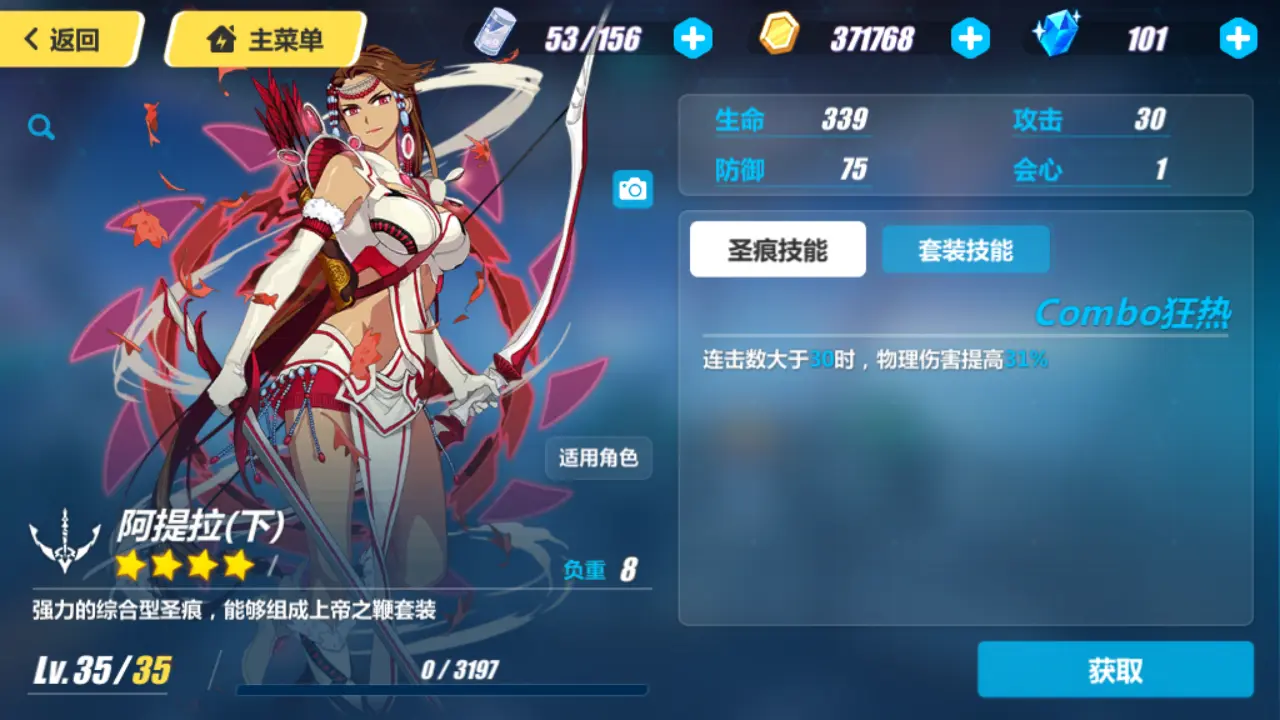
Task: Tap the first yellow star under 阿提拉(下)
Action: [x=128, y=565]
